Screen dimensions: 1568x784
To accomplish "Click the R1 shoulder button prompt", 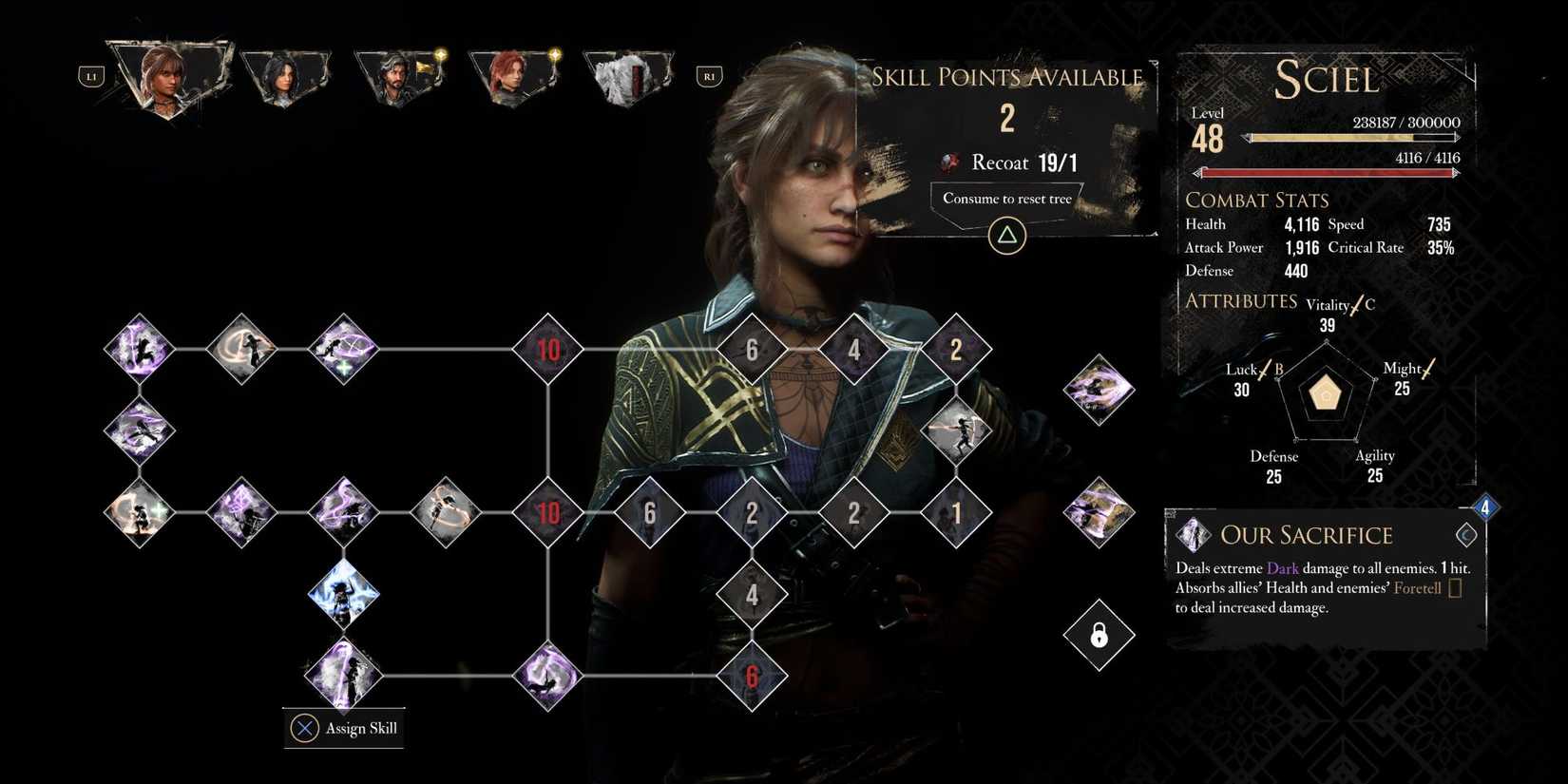I will pos(709,76).
